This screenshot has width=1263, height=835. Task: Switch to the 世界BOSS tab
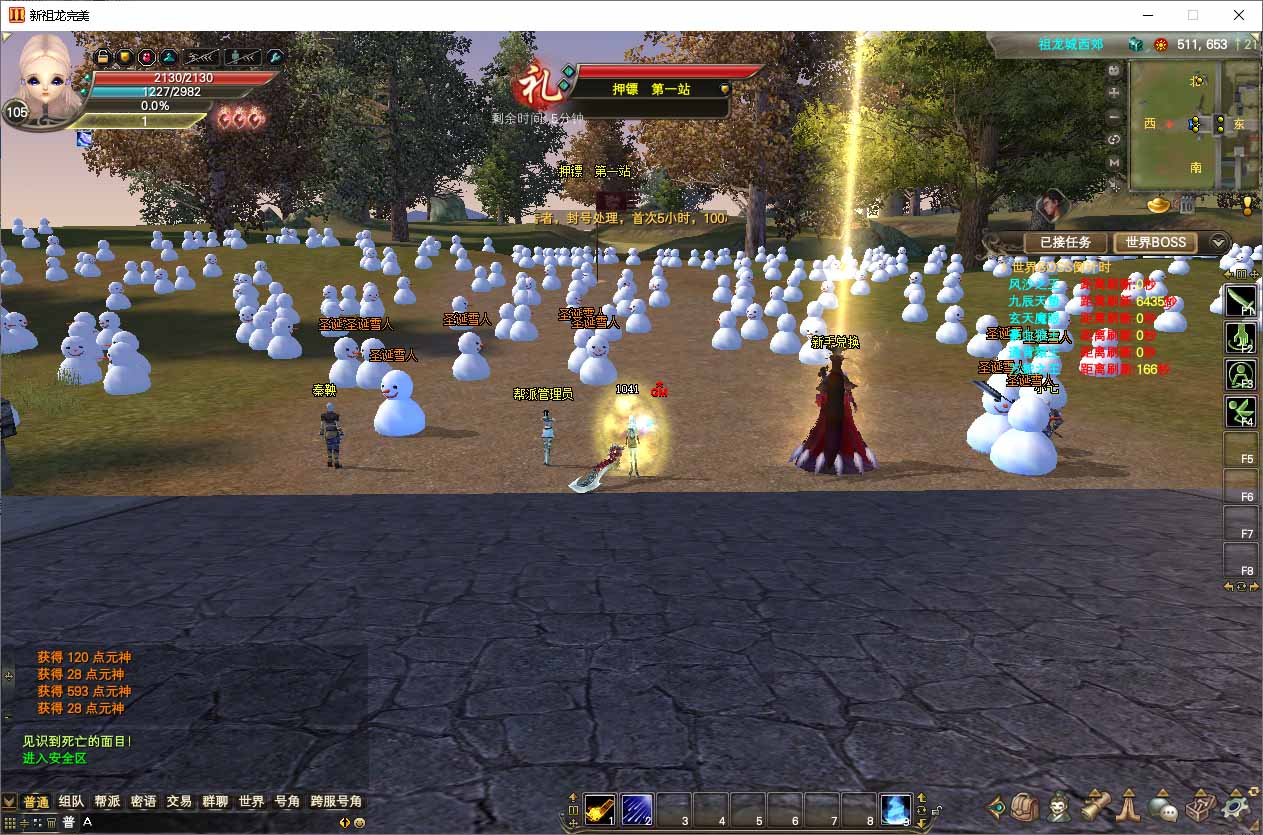click(x=1155, y=243)
